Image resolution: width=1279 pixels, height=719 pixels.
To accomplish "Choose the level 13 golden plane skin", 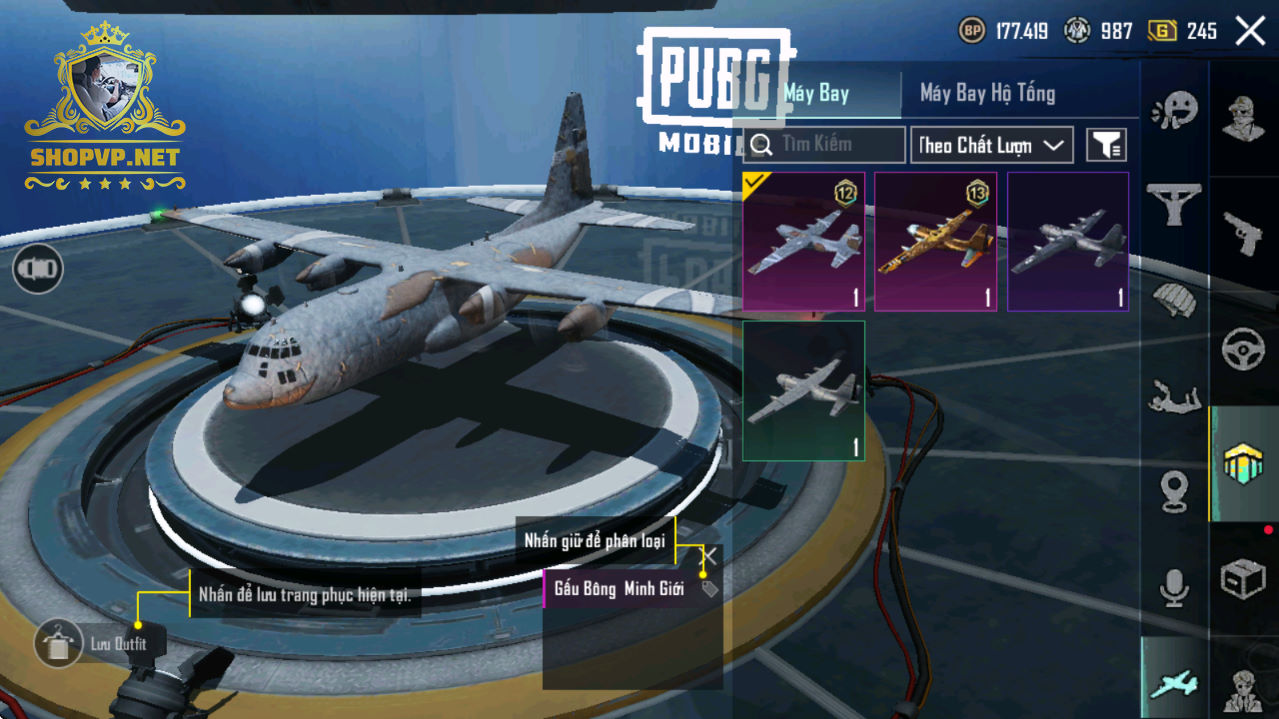I will pos(935,242).
